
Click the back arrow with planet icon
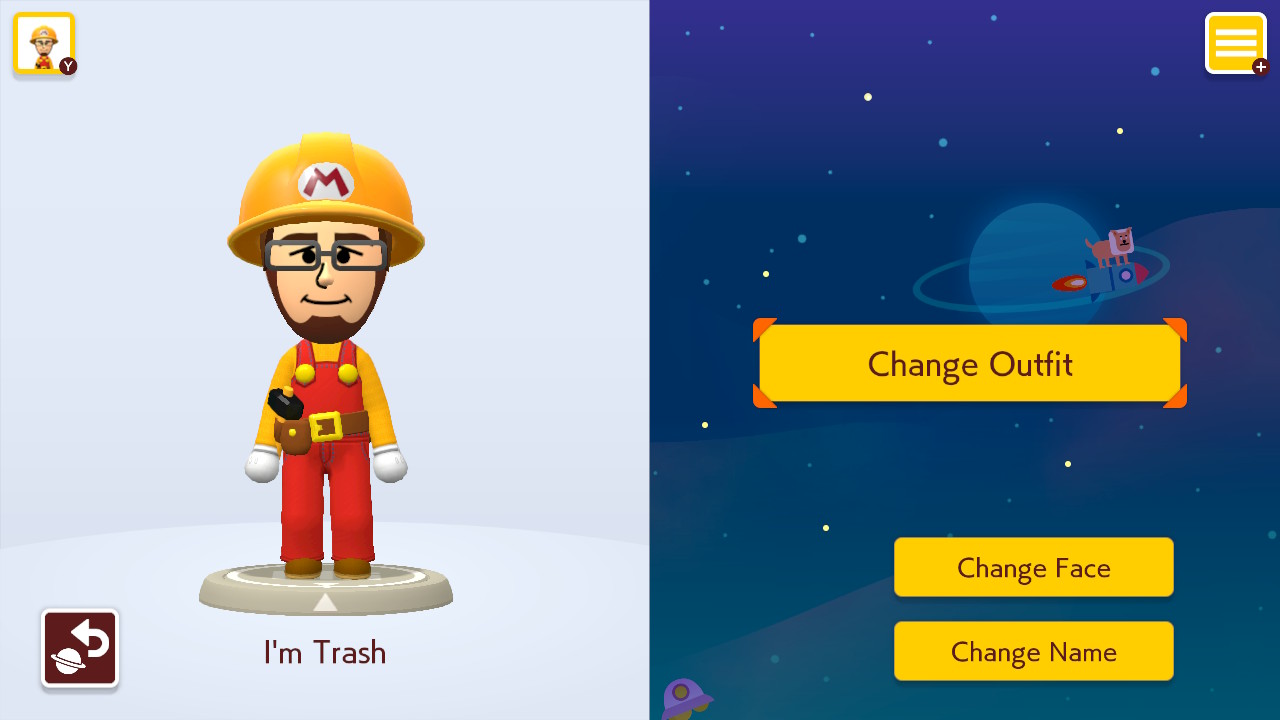pyautogui.click(x=79, y=646)
